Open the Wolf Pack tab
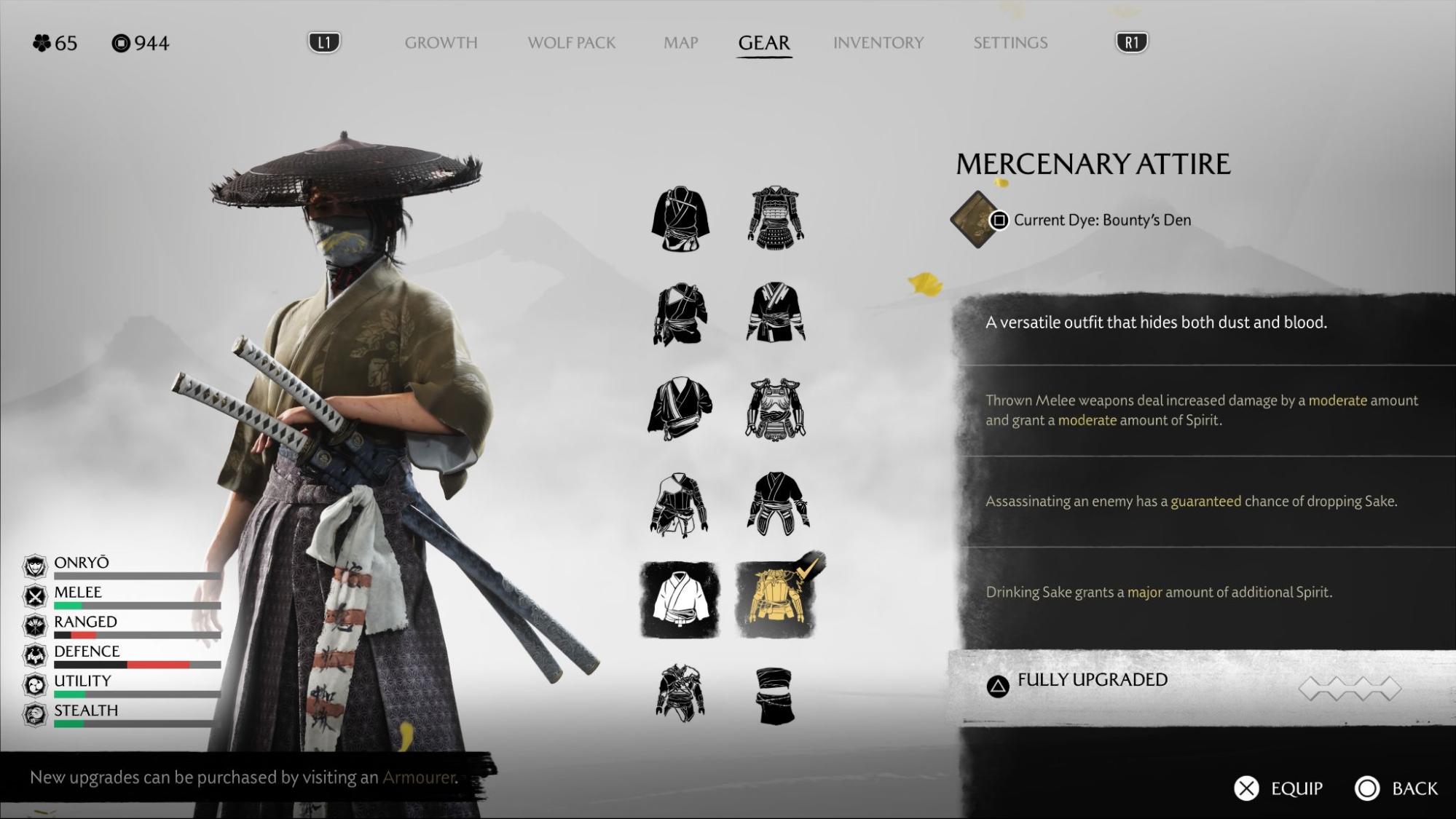Screen dimensions: 1456x819 click(571, 43)
